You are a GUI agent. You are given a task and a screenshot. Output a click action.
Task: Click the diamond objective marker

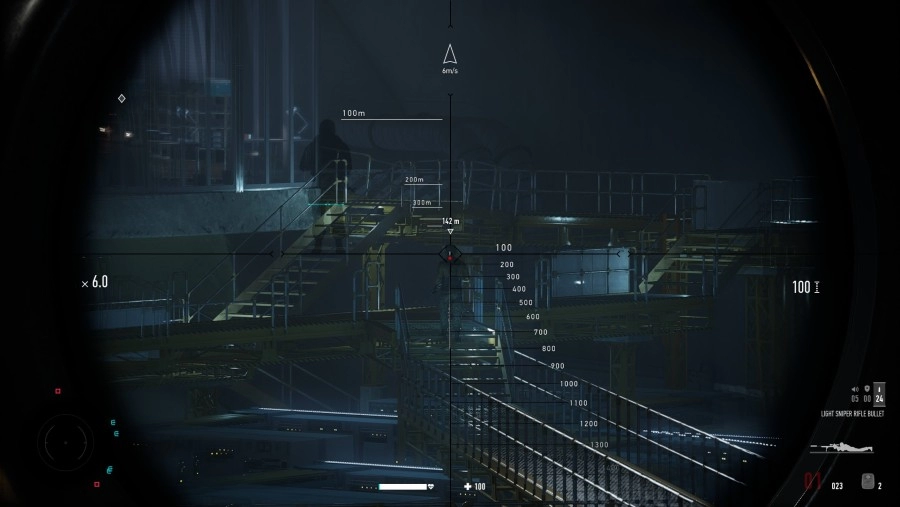[x=122, y=98]
